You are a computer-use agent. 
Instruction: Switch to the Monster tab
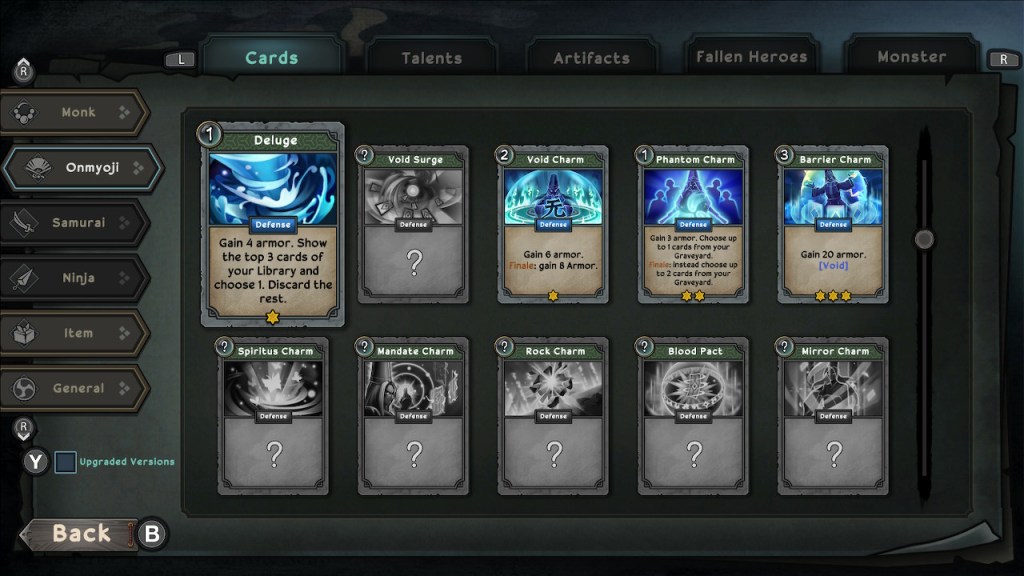[911, 57]
